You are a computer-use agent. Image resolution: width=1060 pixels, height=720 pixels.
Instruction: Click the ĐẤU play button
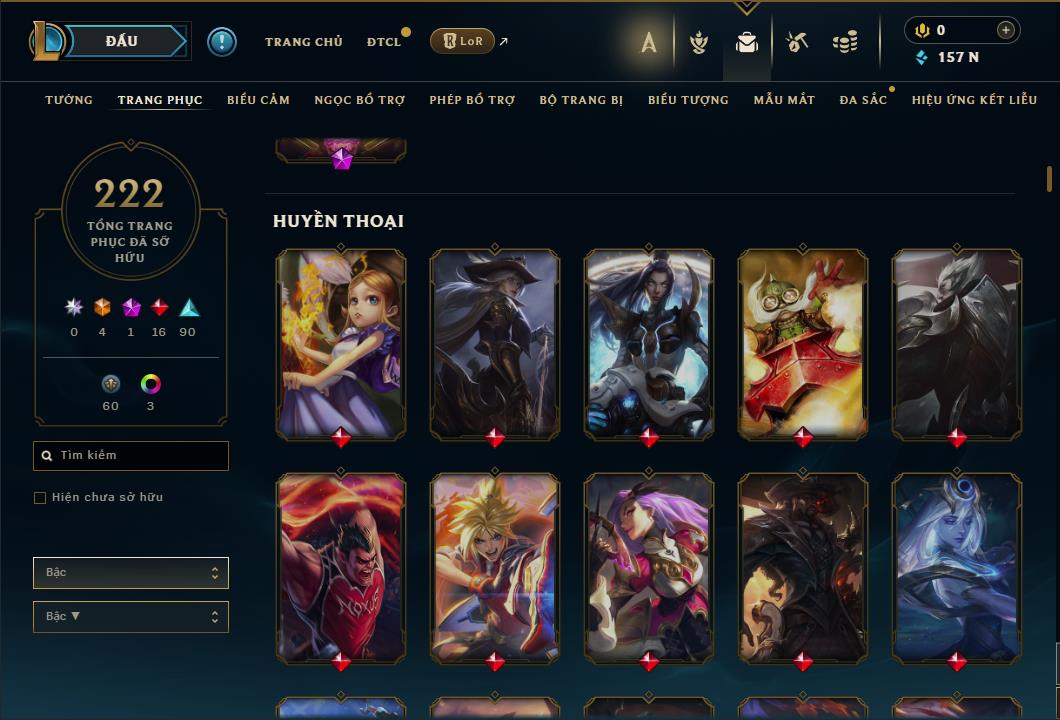(x=121, y=41)
